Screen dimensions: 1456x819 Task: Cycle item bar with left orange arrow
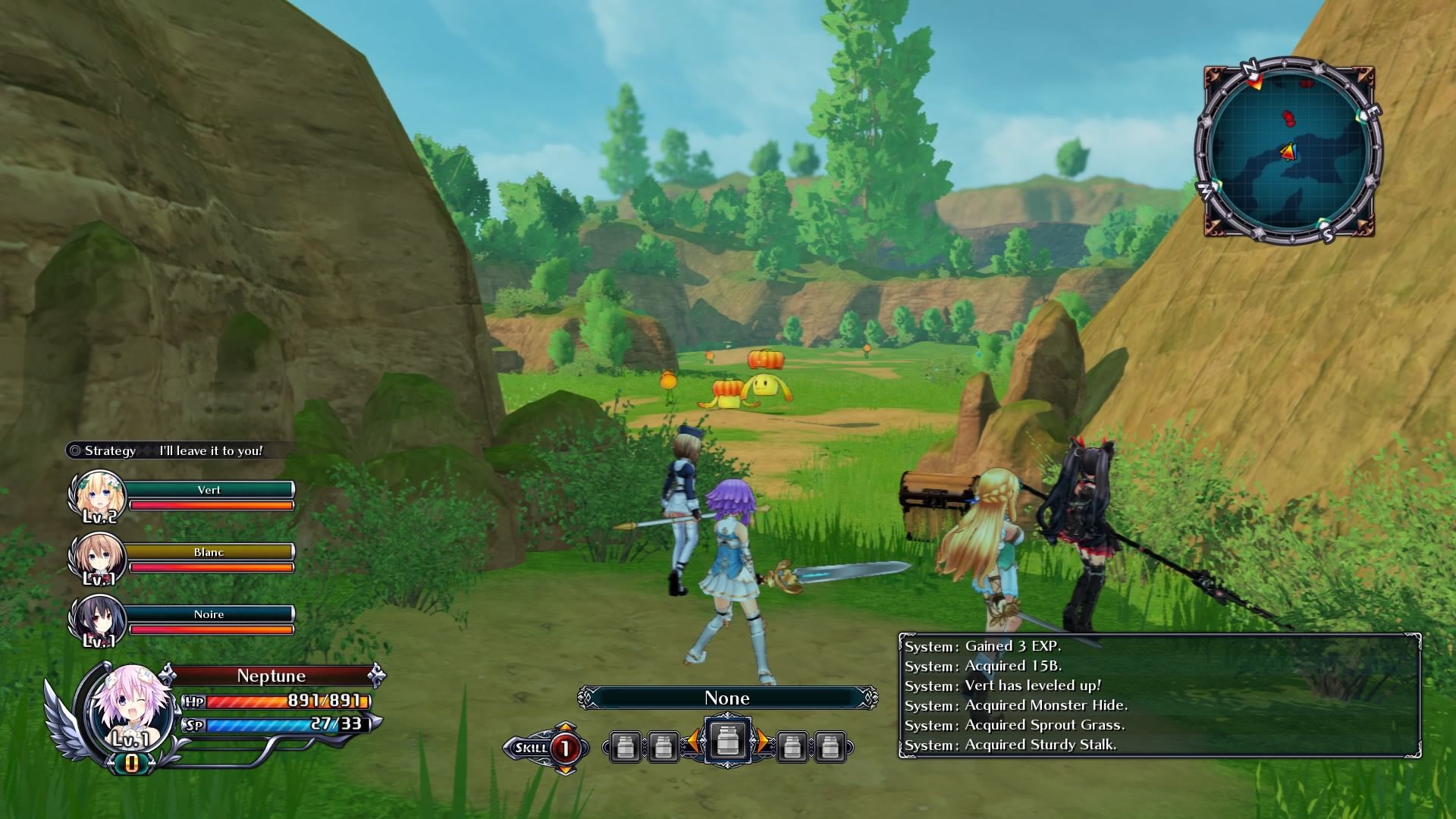pyautogui.click(x=692, y=742)
